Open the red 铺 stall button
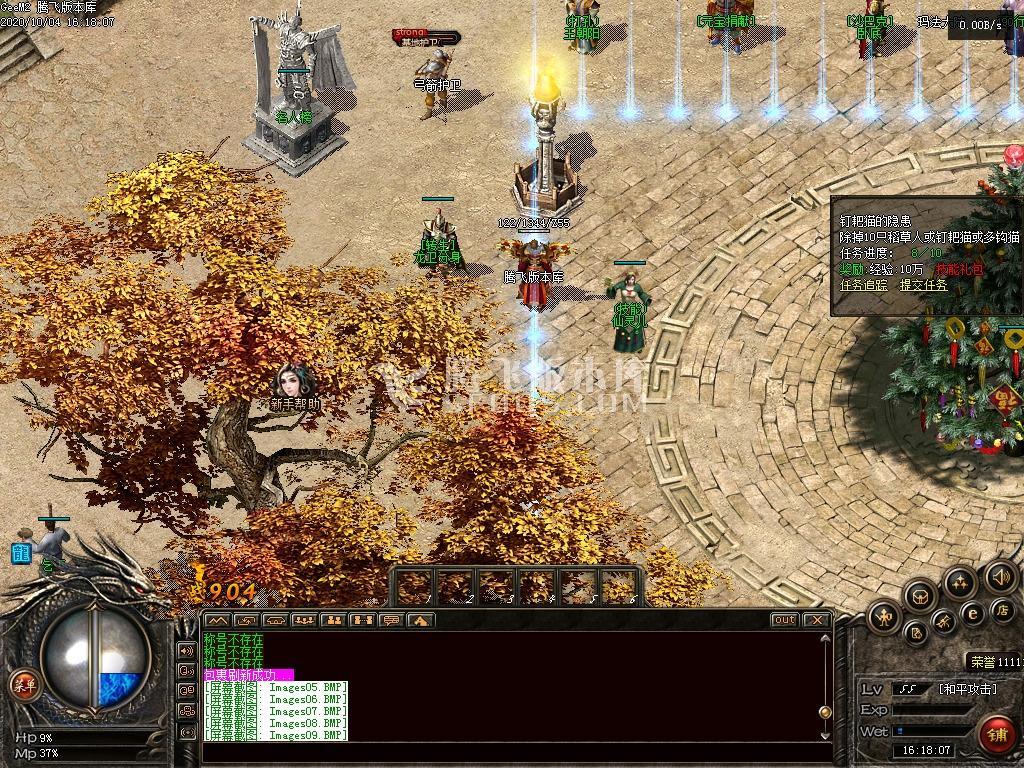Viewport: 1024px width, 768px height. [995, 735]
